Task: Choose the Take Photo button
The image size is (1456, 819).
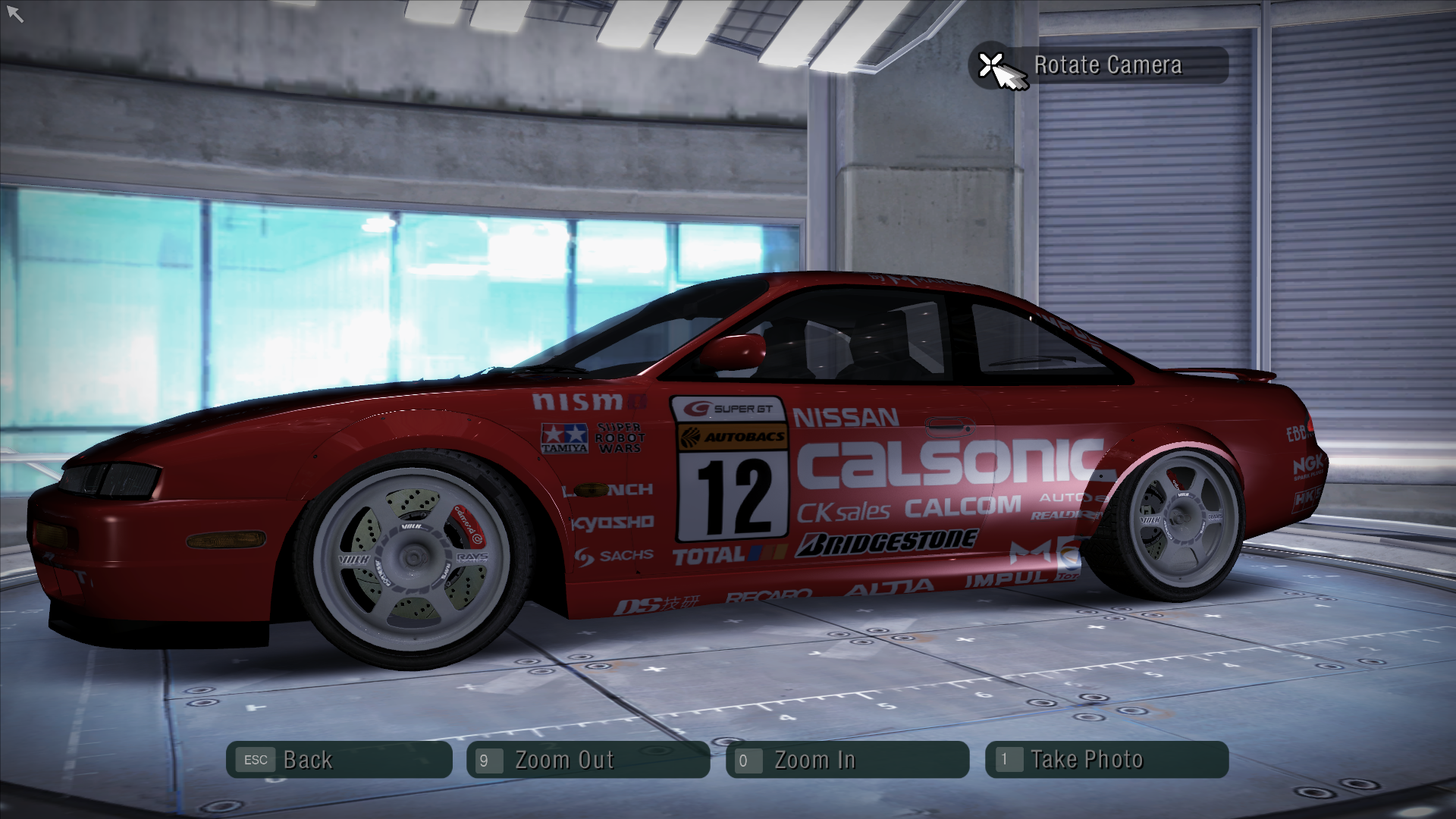Action: (1106, 760)
